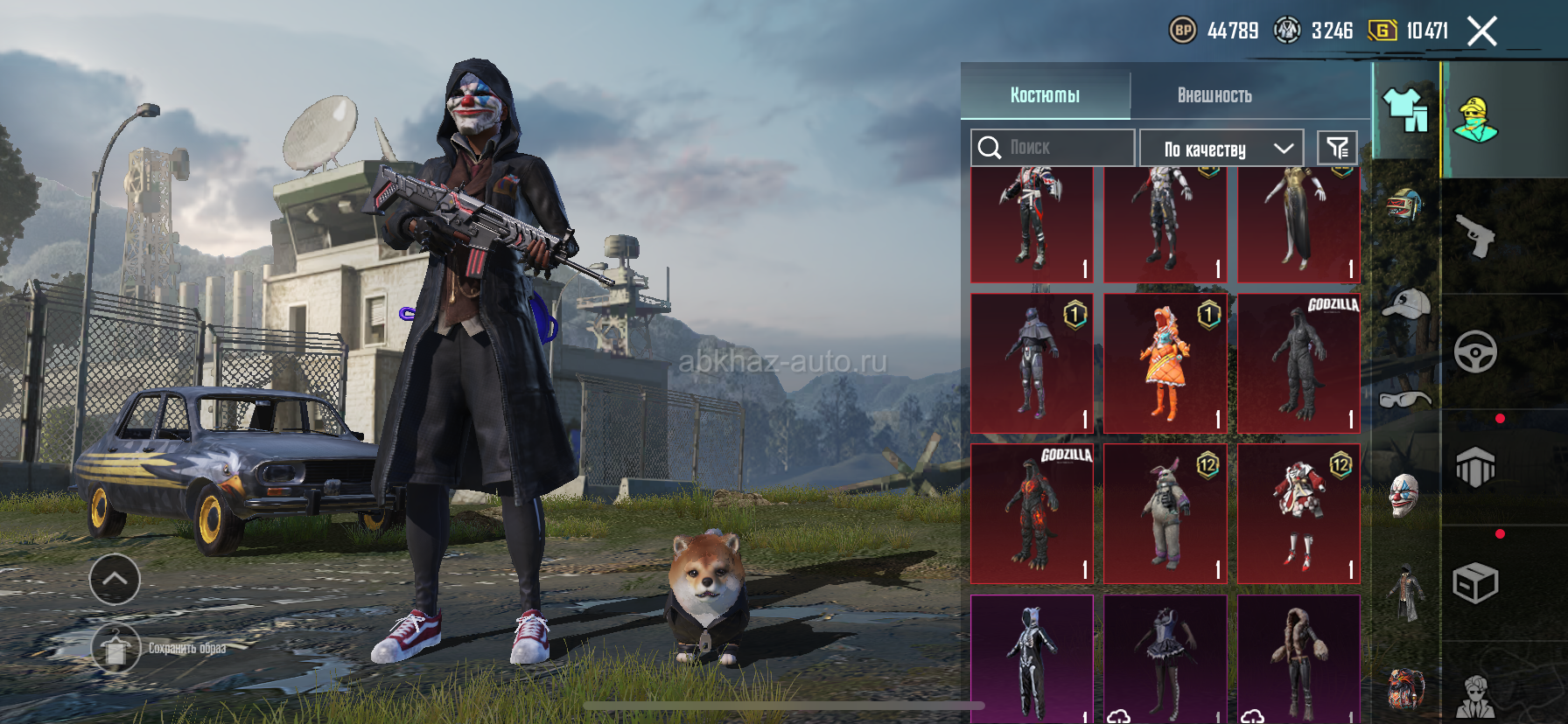Open the filter funnel options
The image size is (1568, 724).
pyautogui.click(x=1337, y=148)
